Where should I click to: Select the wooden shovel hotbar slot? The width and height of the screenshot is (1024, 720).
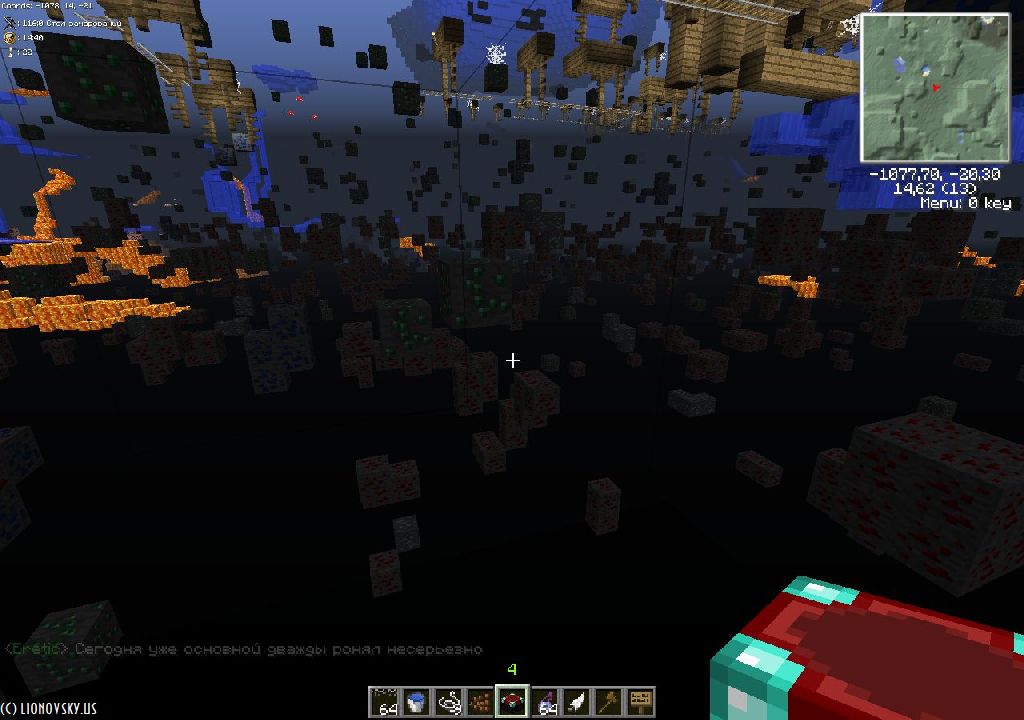pos(608,701)
